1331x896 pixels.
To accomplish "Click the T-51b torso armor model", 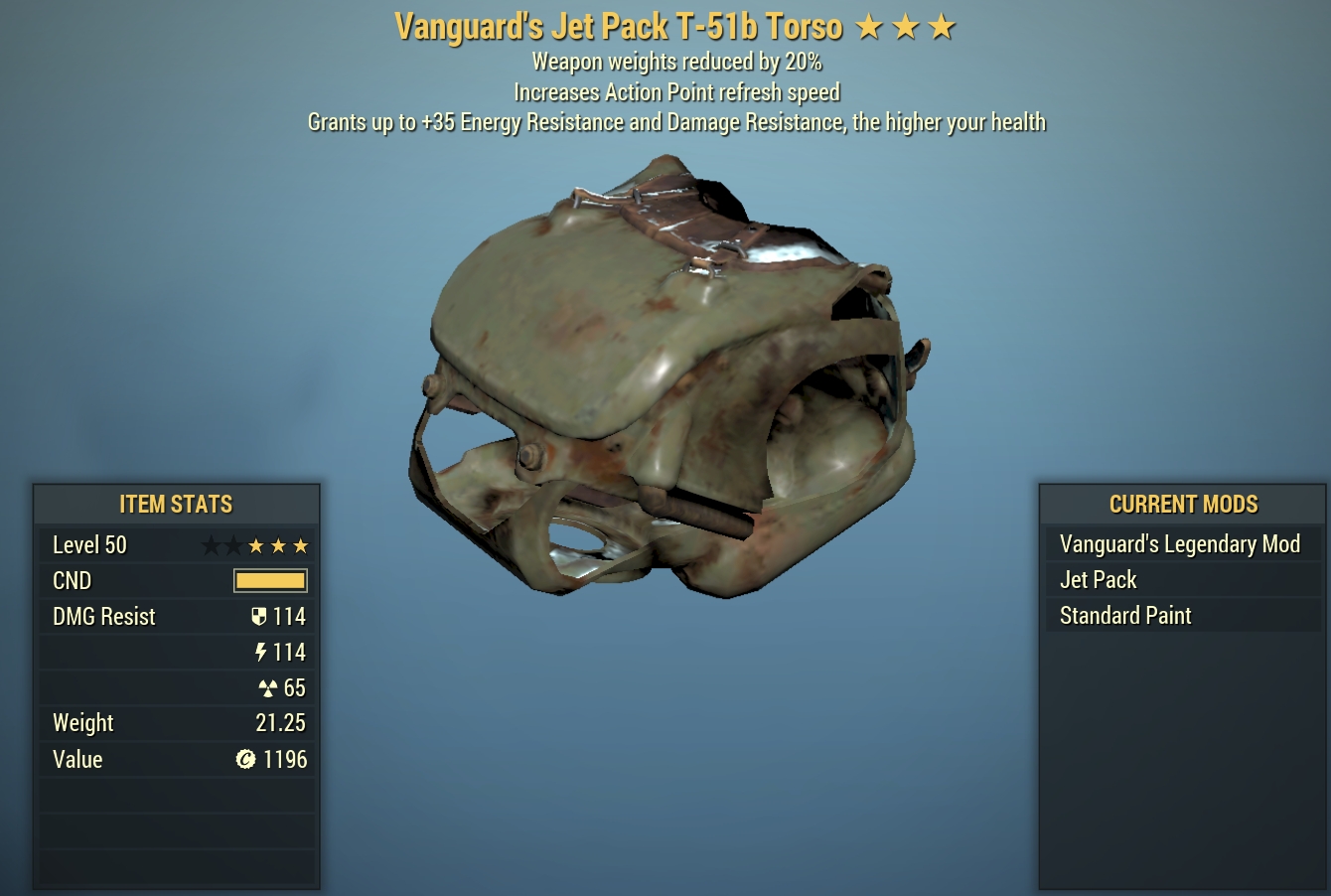I will pyautogui.click(x=665, y=377).
